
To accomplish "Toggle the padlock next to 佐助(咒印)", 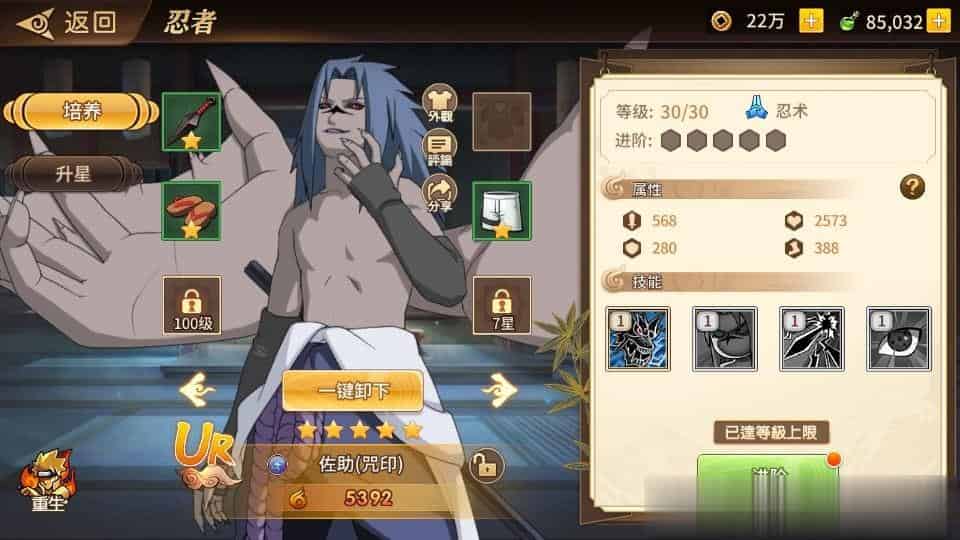I will [485, 465].
